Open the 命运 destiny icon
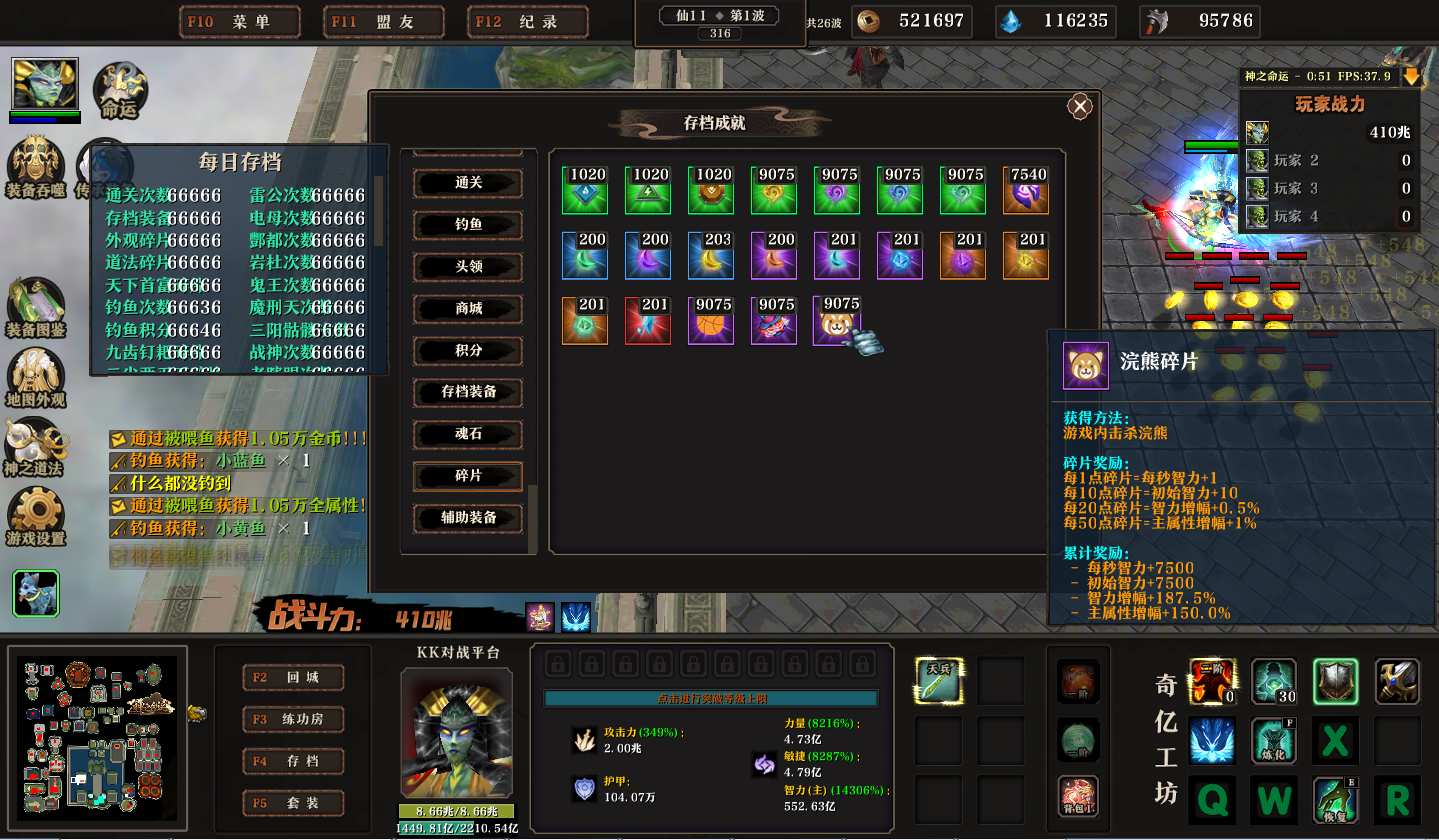The image size is (1439, 840). [120, 90]
